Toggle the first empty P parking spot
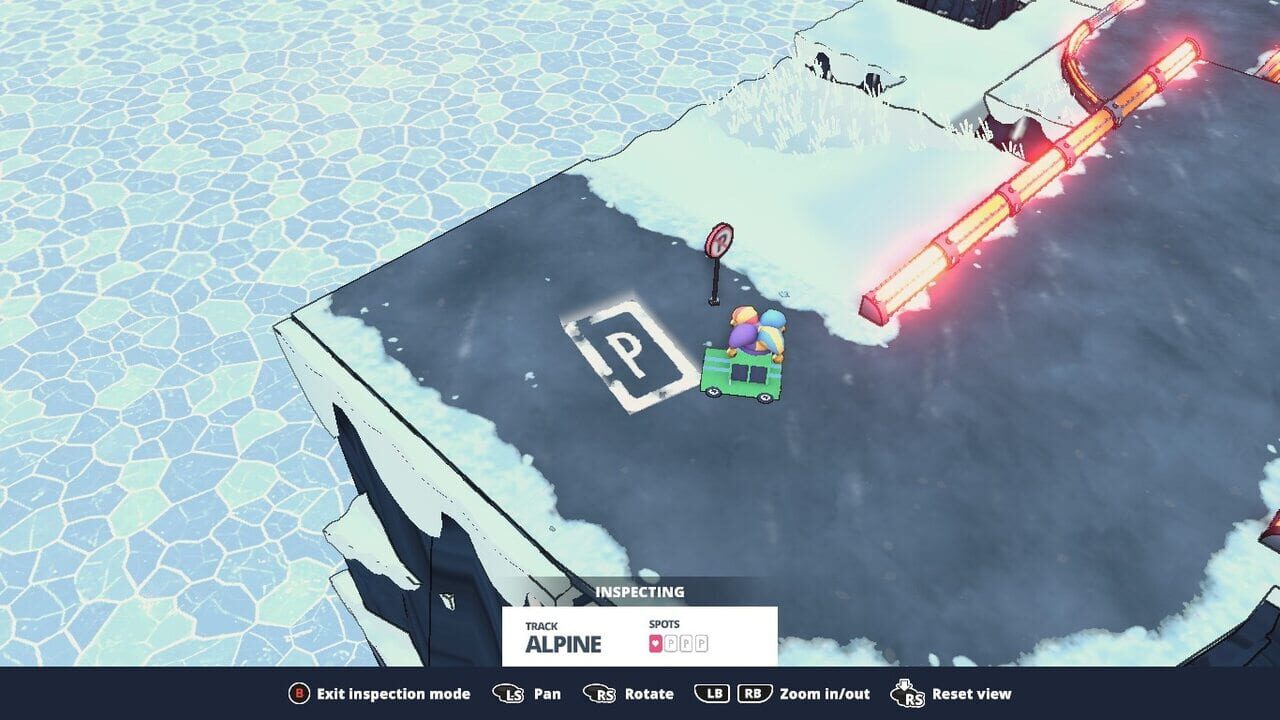Screen dimensions: 1280x720 click(x=672, y=643)
